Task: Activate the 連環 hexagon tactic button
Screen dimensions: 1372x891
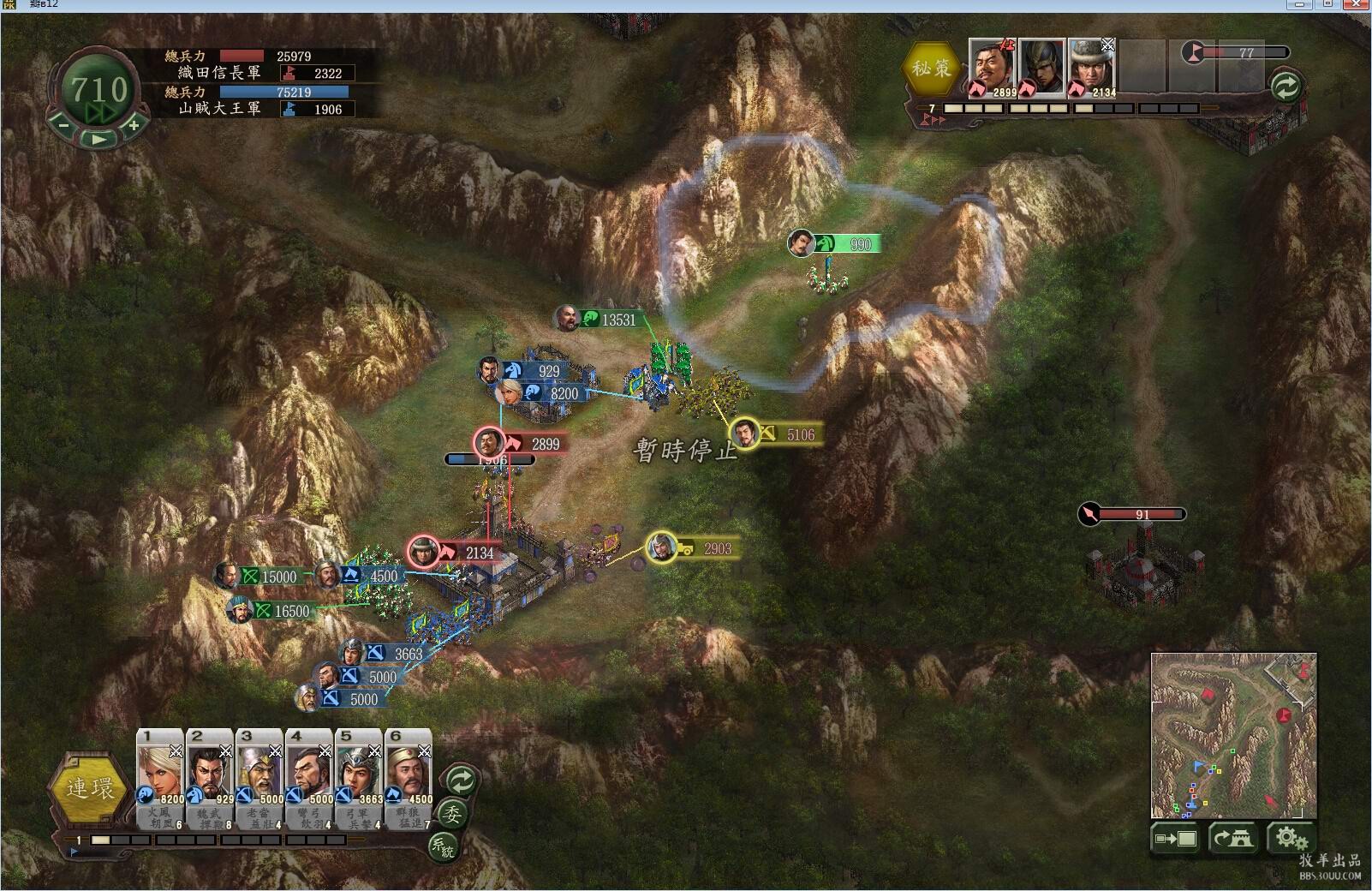Action: tap(90, 788)
